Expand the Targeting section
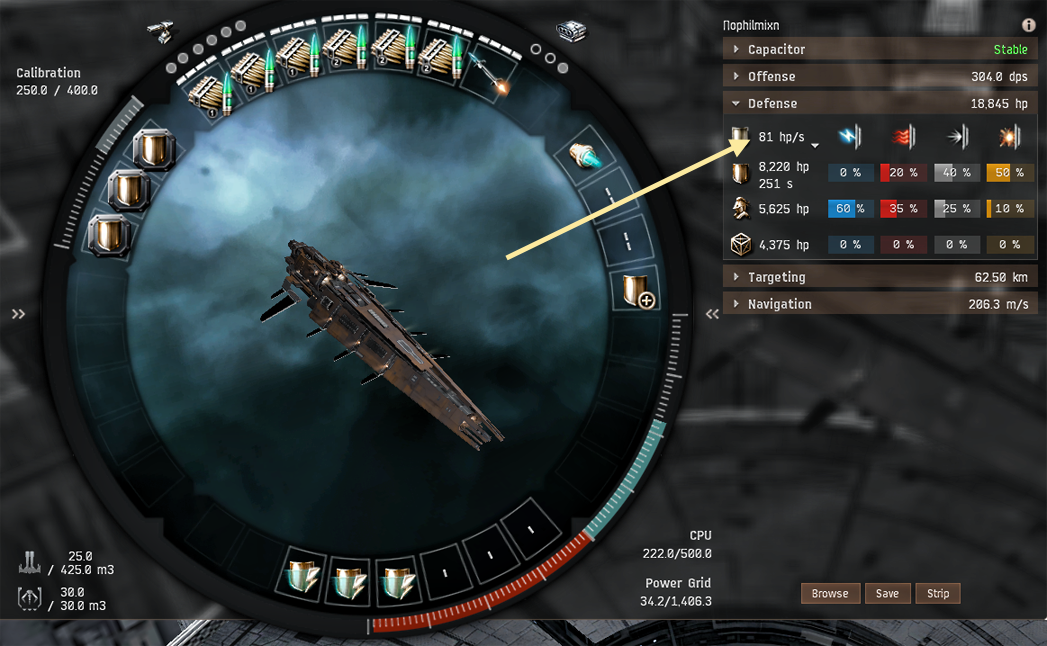Viewport: 1047px width, 646px height. [x=776, y=277]
